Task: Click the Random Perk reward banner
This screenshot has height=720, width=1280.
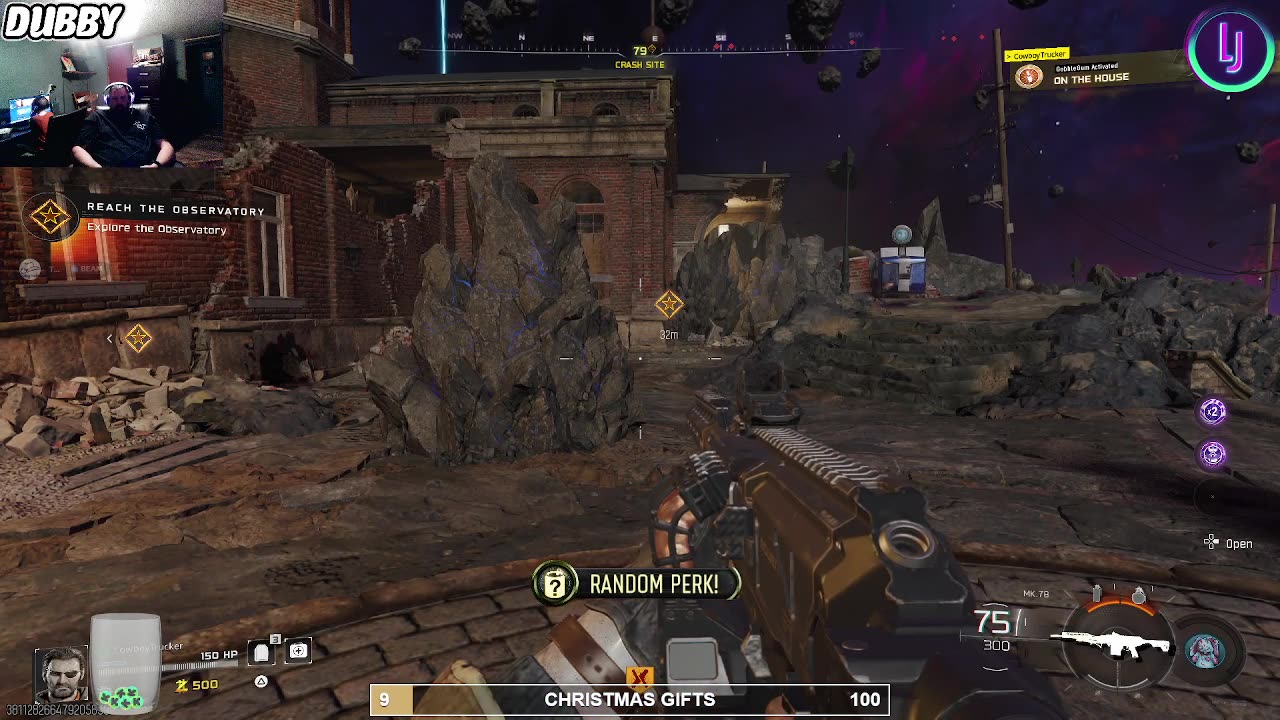Action: pyautogui.click(x=636, y=584)
